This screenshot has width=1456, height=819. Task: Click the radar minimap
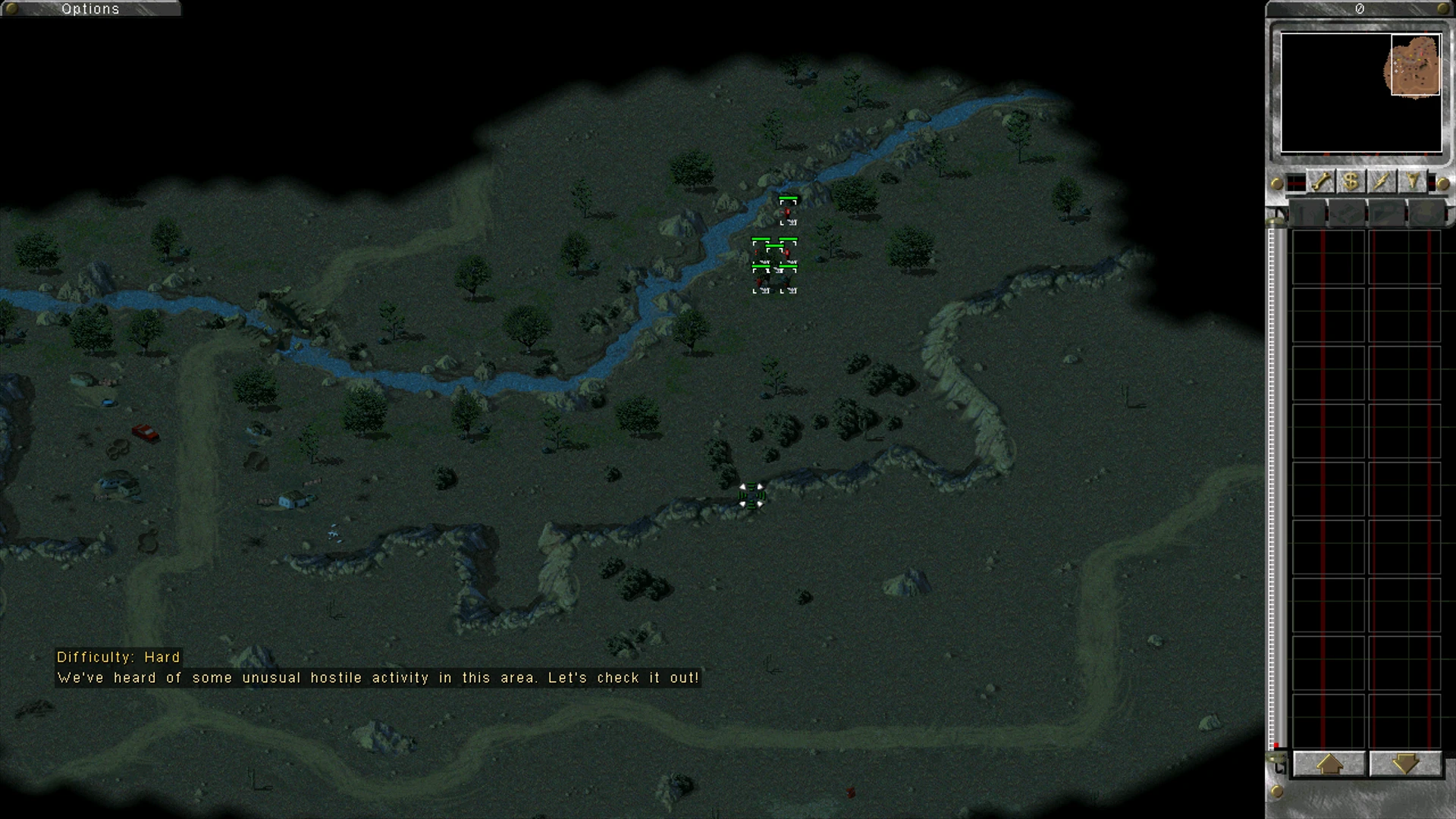point(1360,93)
